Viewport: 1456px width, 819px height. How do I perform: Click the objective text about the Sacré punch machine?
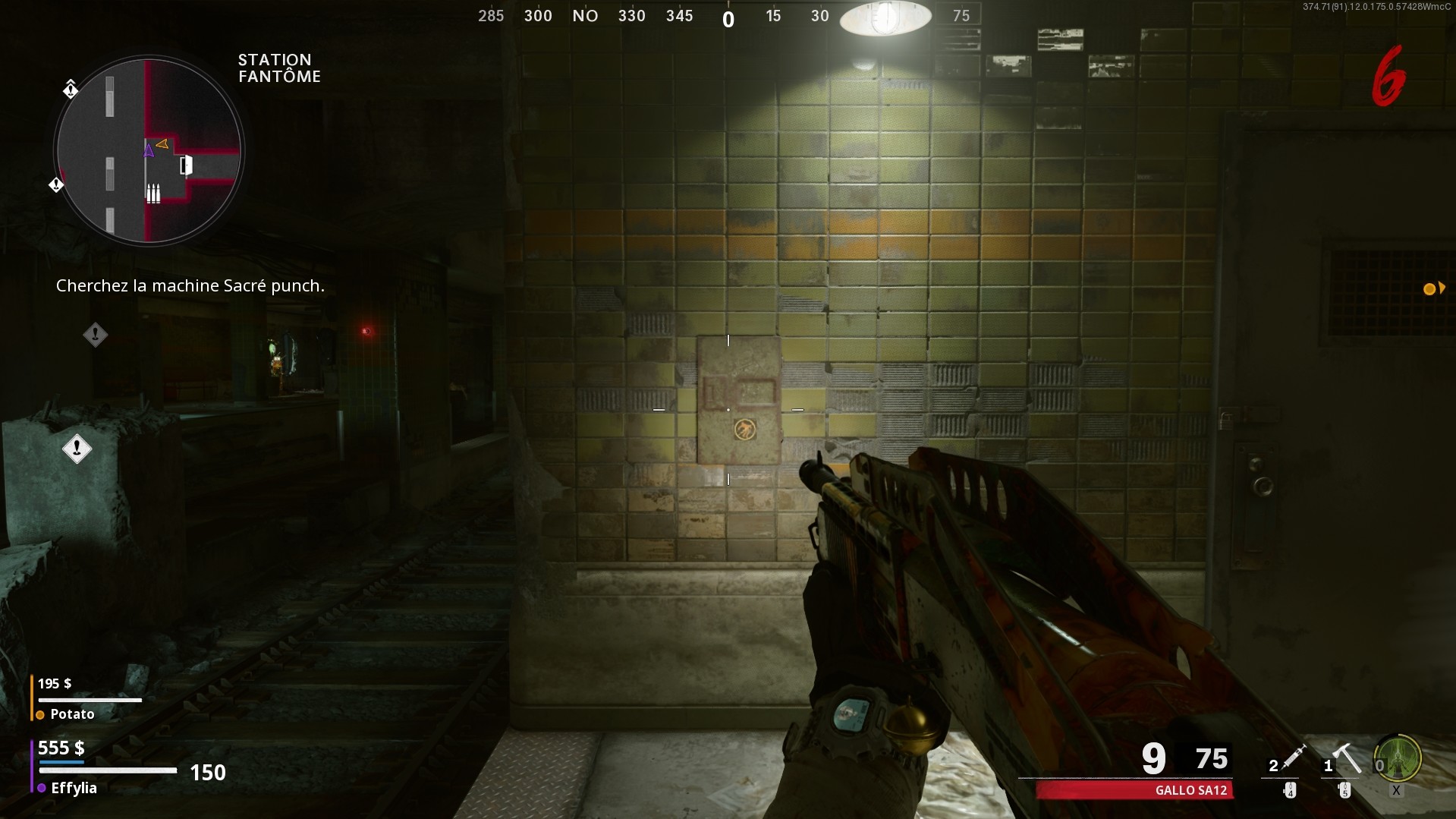pos(190,286)
